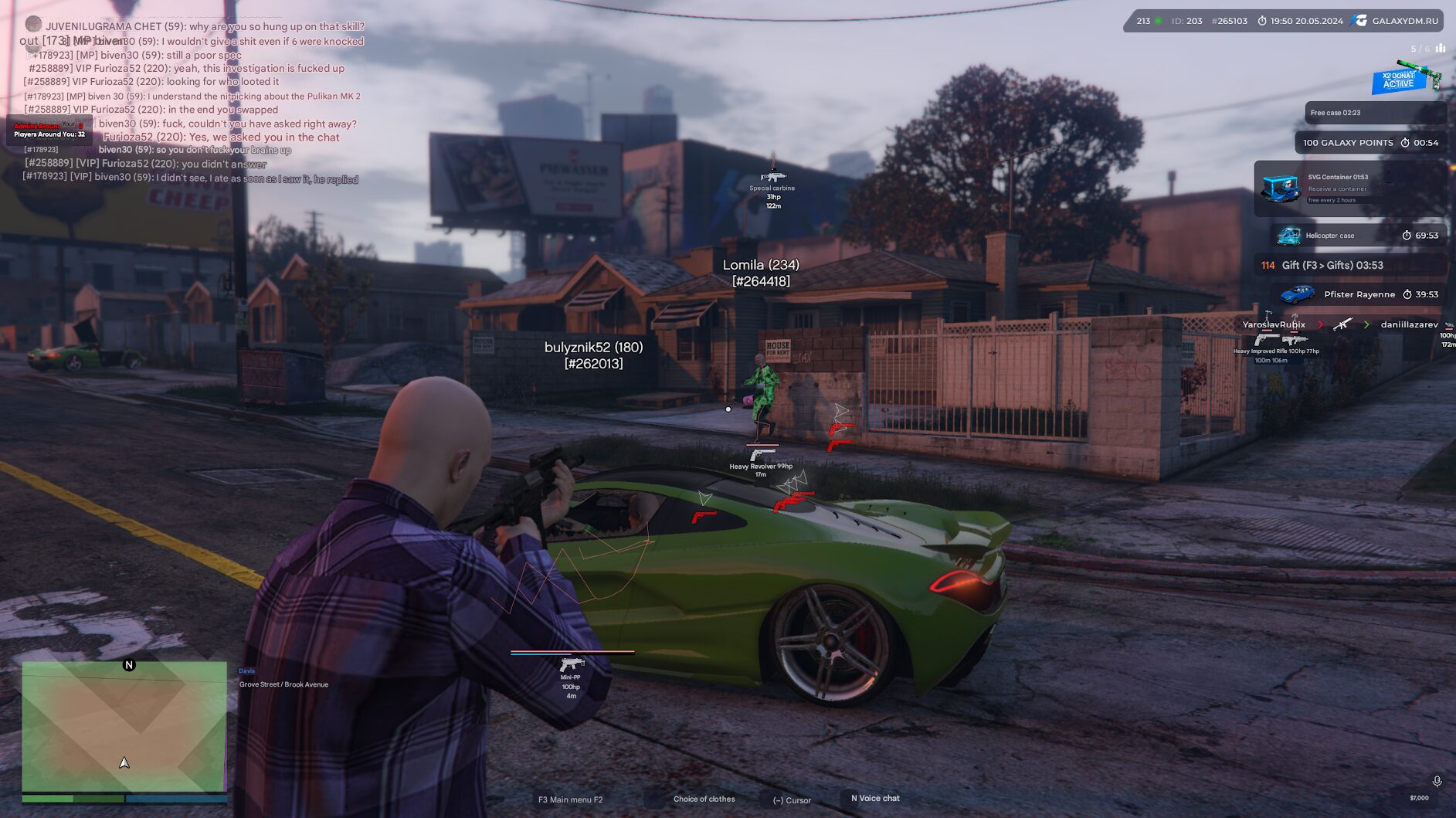
Task: Click the minimap
Action: tap(124, 726)
